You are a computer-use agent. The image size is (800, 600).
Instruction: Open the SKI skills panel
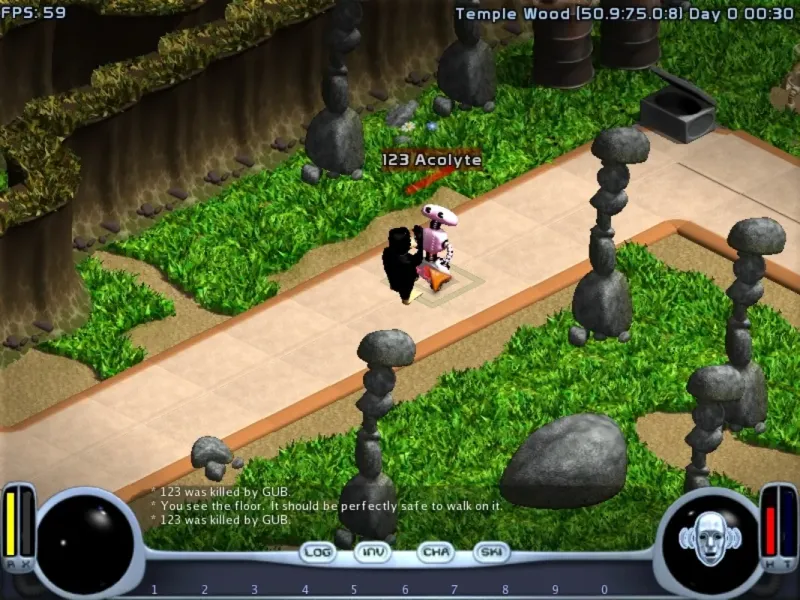(492, 552)
